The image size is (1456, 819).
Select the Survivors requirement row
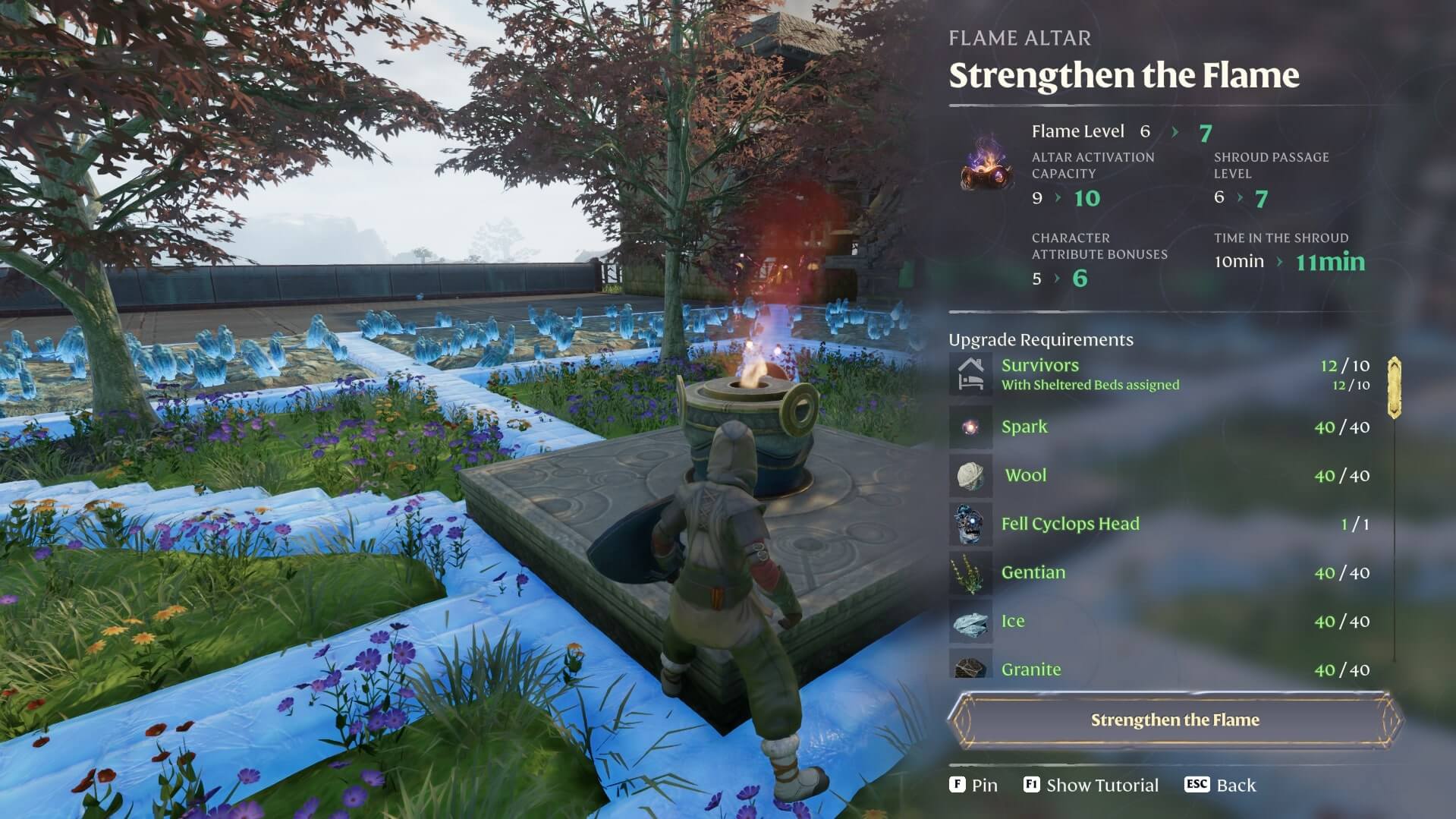pos(1161,374)
